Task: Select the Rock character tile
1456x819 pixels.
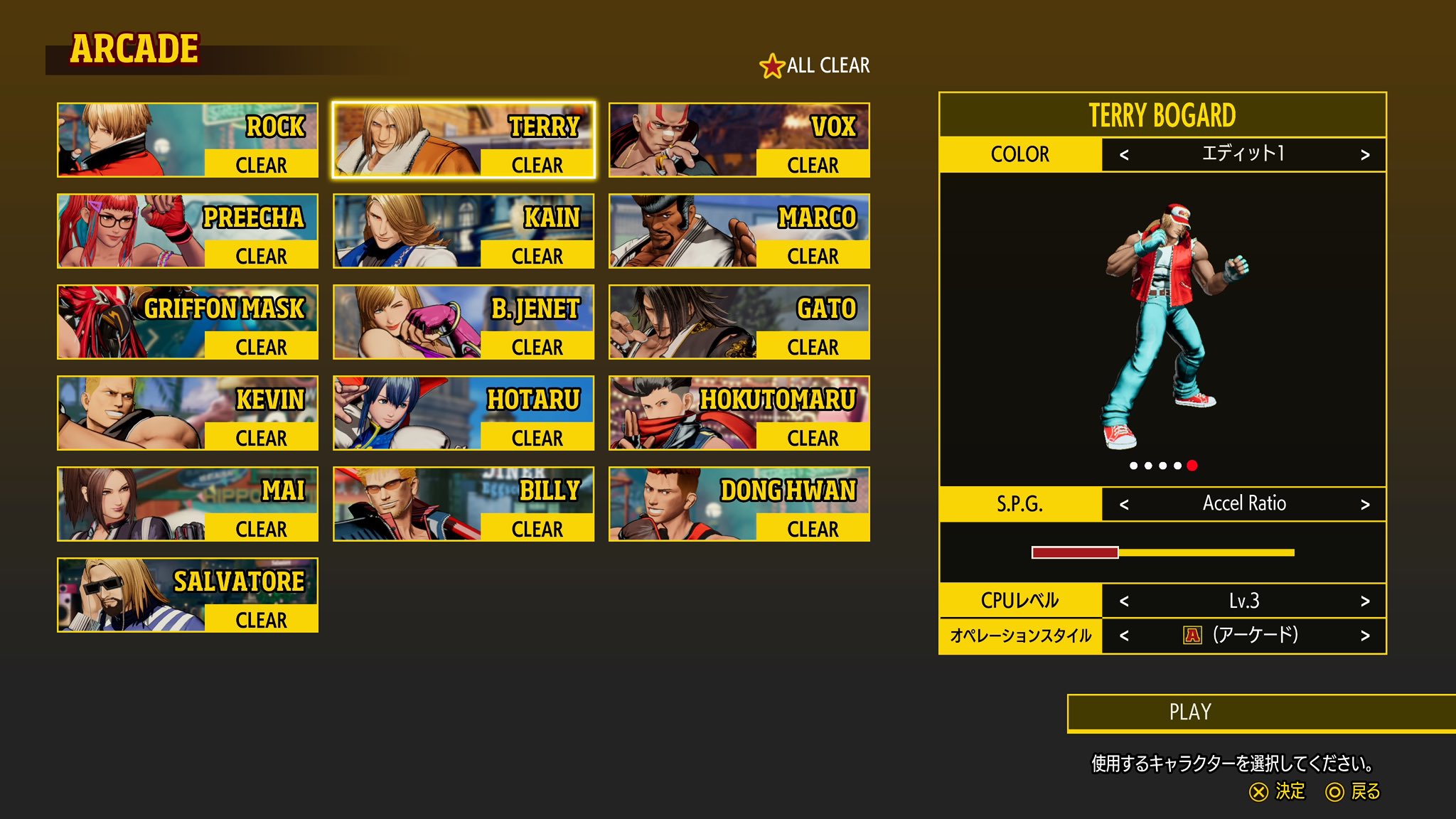Action: (188, 140)
